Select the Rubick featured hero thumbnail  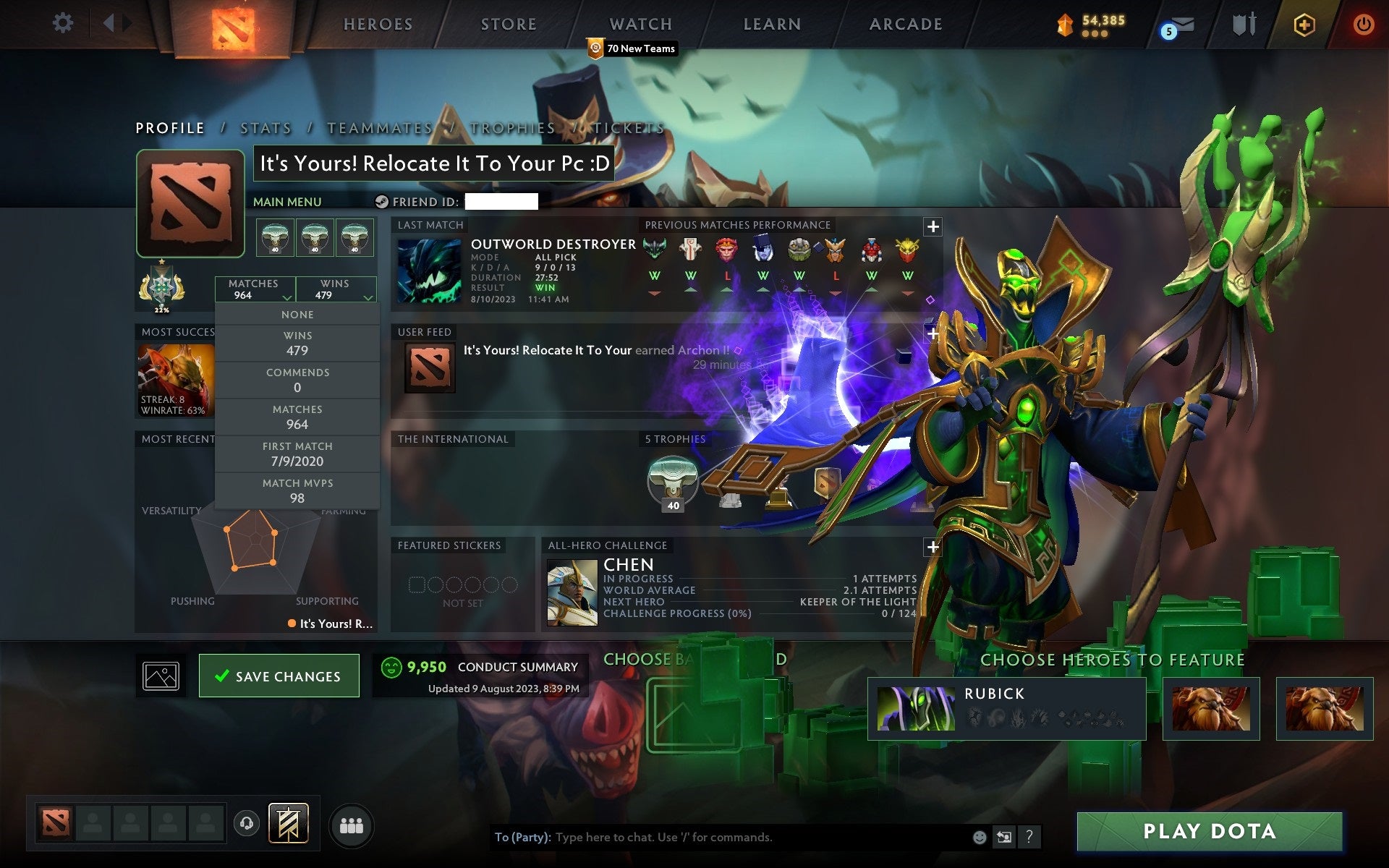[x=917, y=709]
